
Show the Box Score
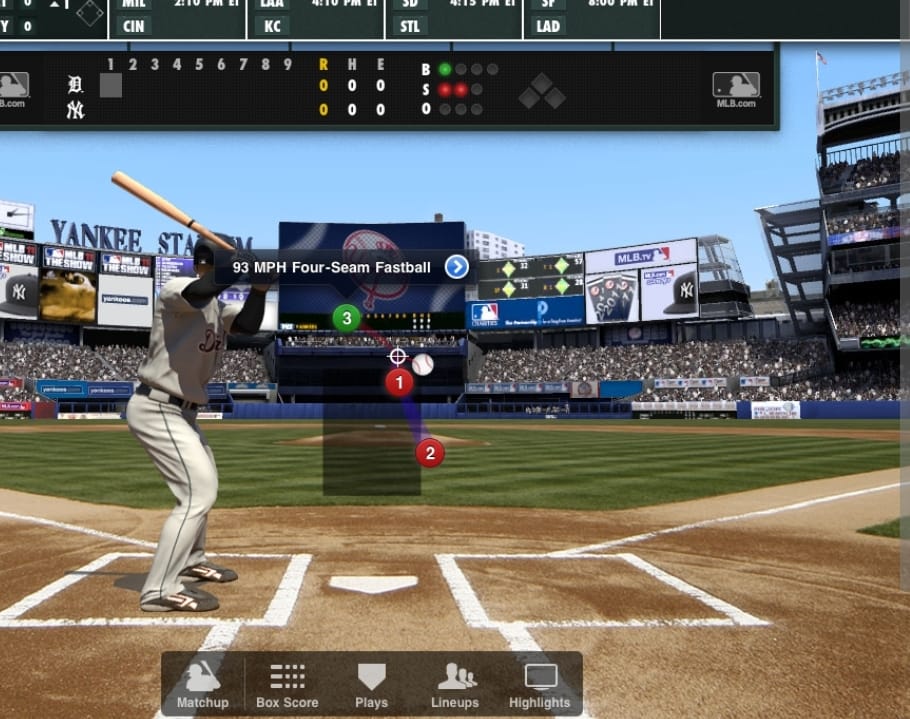[x=287, y=685]
